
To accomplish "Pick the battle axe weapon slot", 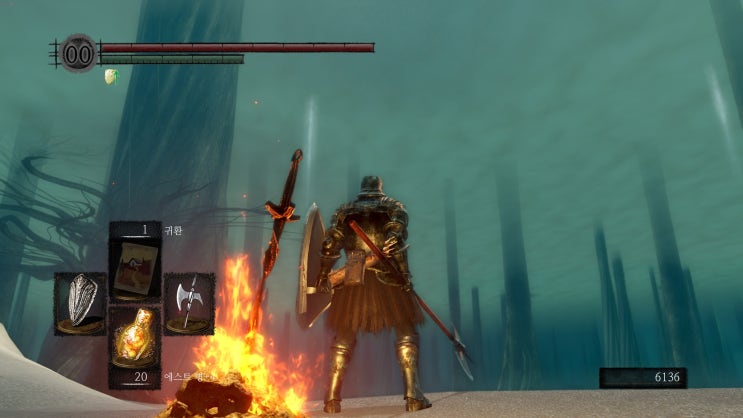I will [188, 302].
